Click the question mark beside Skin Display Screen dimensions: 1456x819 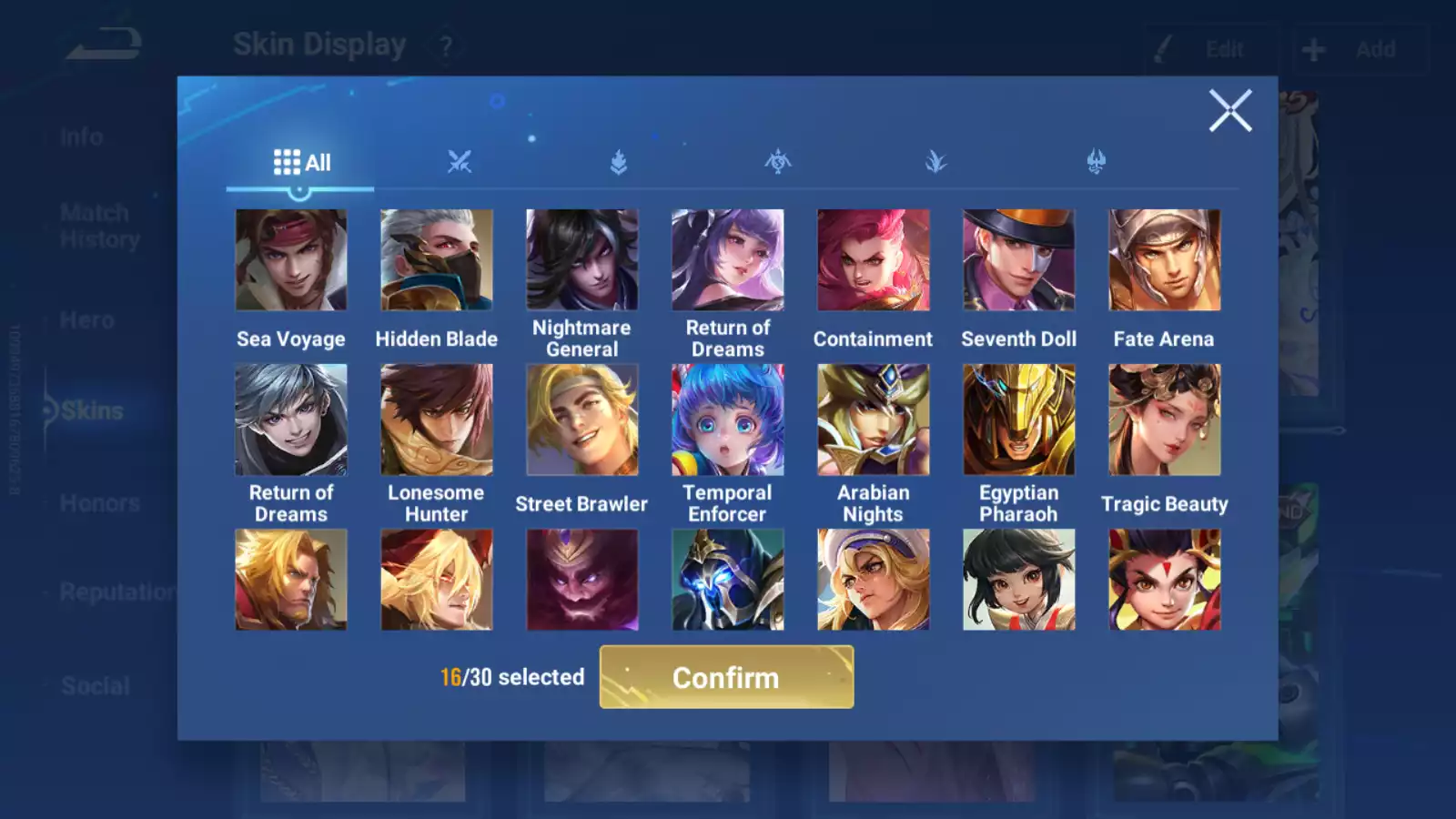tap(445, 45)
